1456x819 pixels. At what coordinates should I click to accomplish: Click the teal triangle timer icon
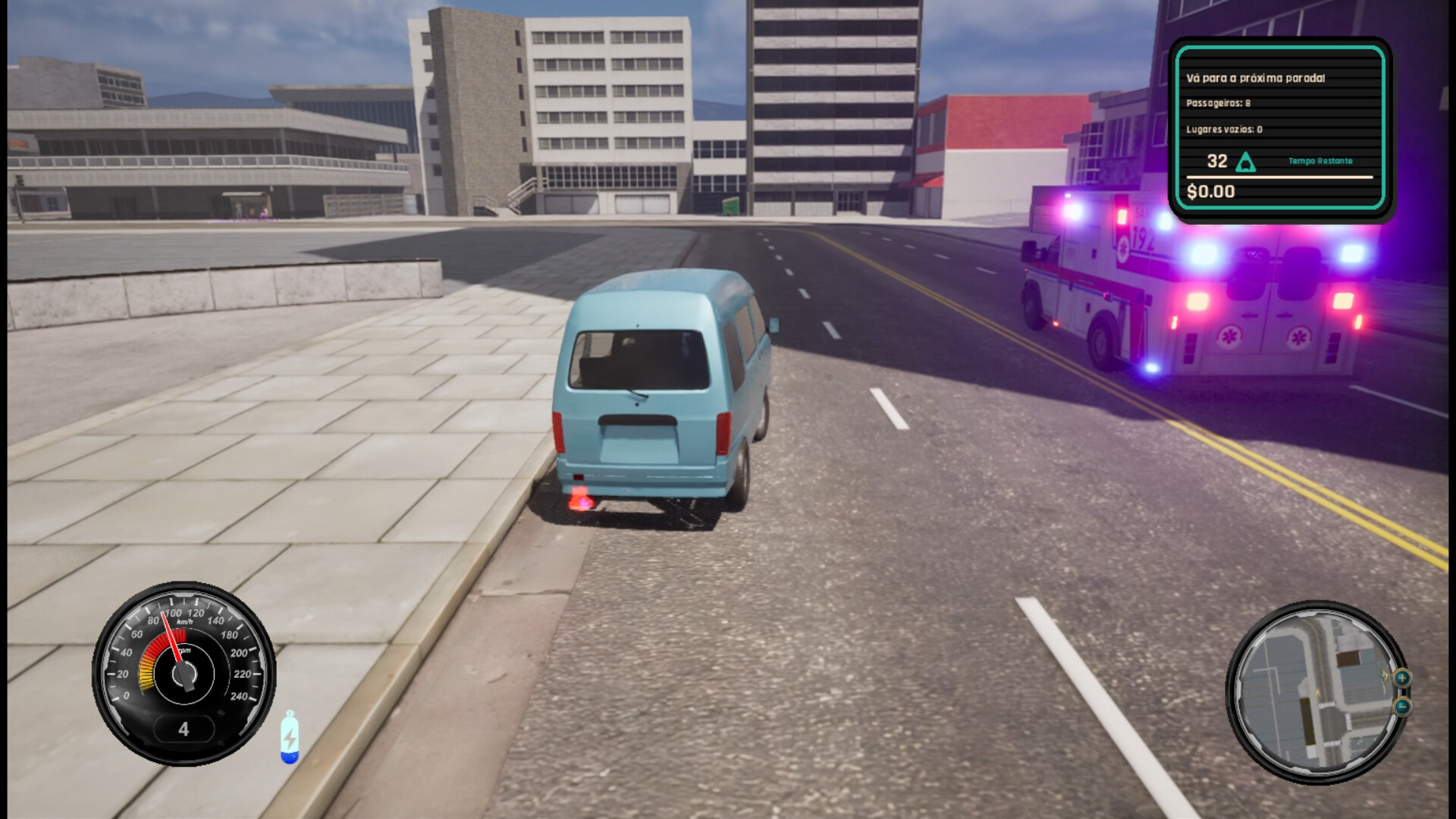1246,162
